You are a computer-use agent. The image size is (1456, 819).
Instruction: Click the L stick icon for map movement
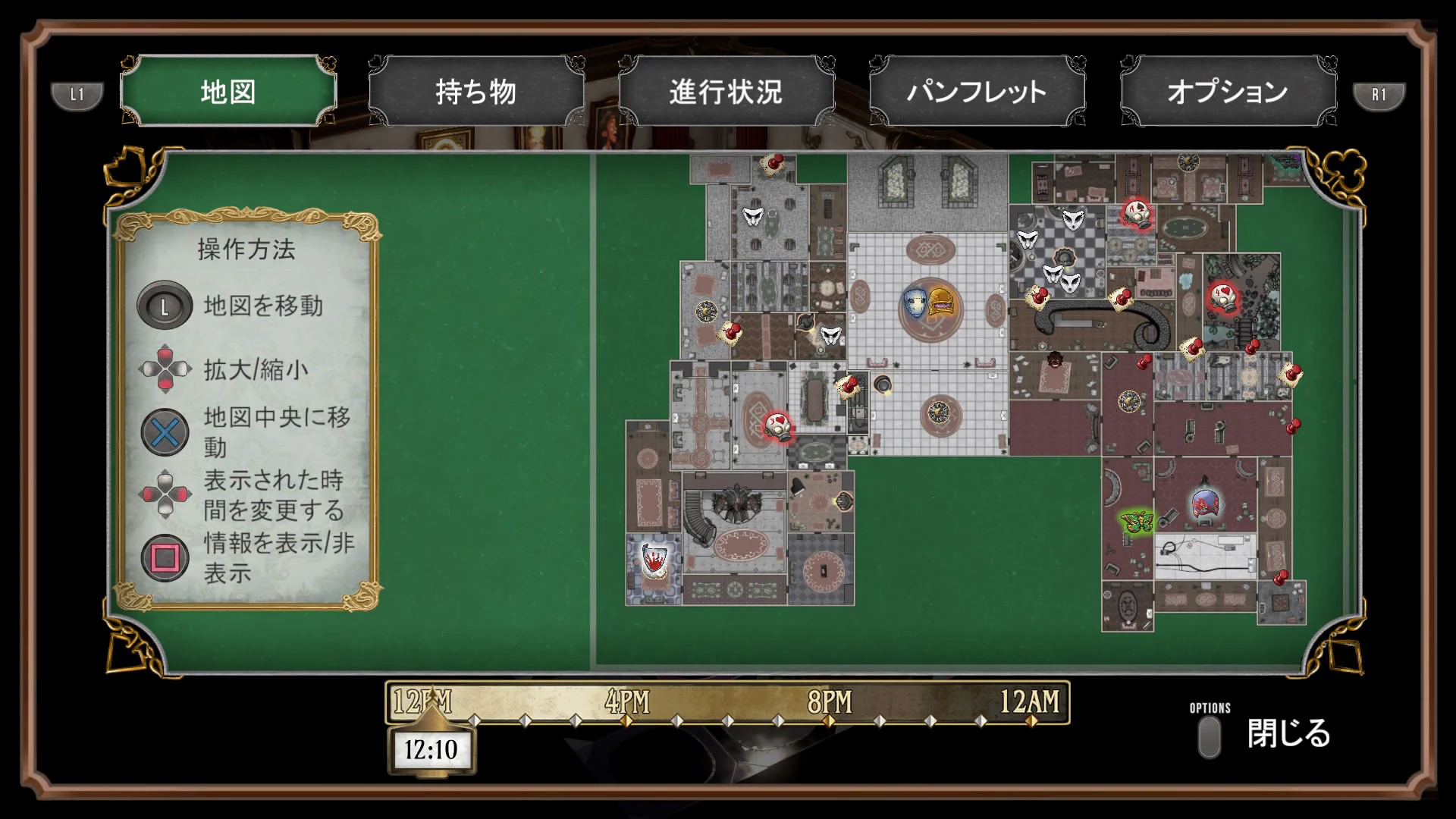click(x=165, y=308)
